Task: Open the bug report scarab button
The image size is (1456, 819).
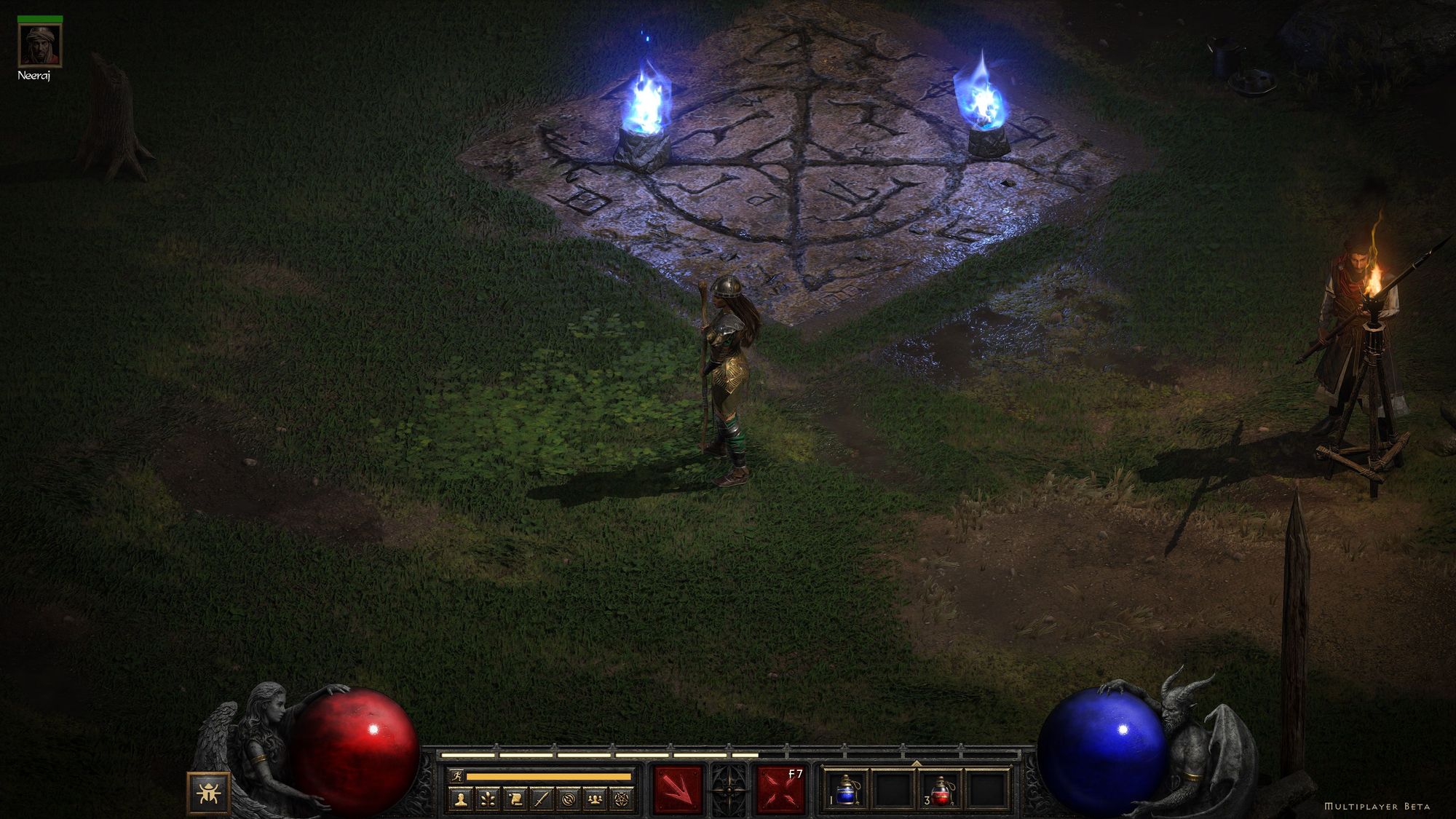Action: 208,793
